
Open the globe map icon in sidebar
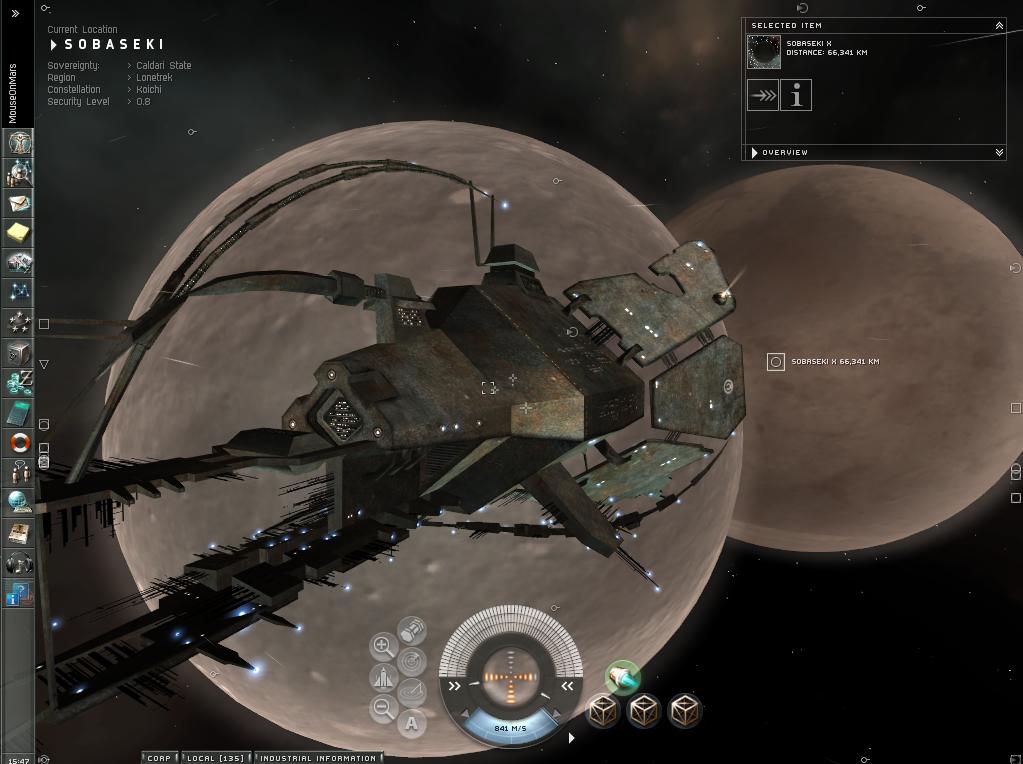(19, 503)
